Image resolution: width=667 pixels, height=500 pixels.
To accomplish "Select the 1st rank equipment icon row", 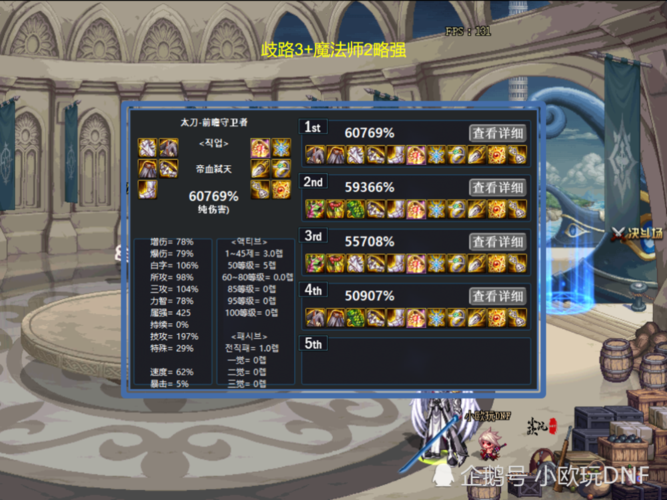I will pyautogui.click(x=415, y=154).
